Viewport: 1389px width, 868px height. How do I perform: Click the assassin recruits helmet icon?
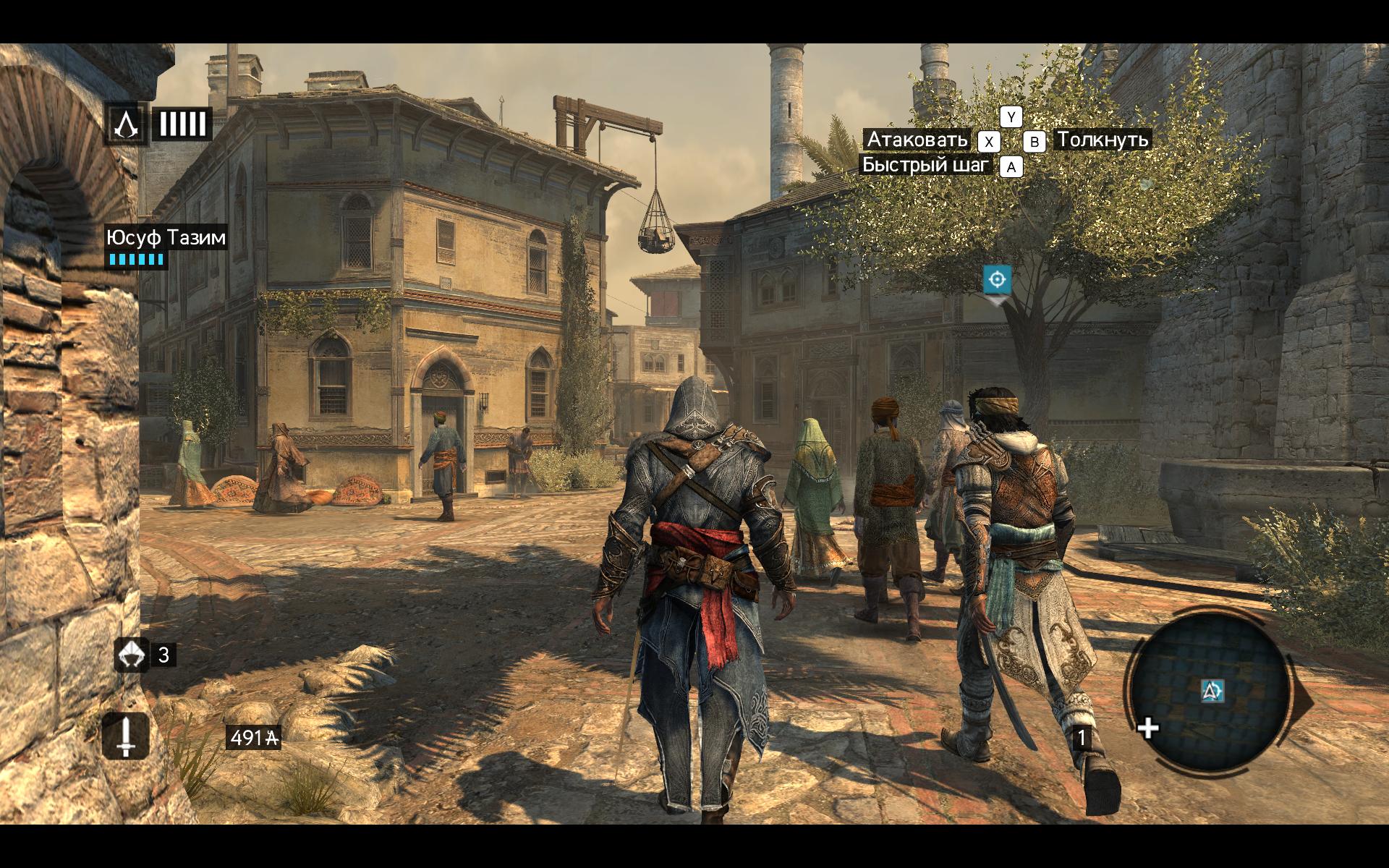[131, 655]
